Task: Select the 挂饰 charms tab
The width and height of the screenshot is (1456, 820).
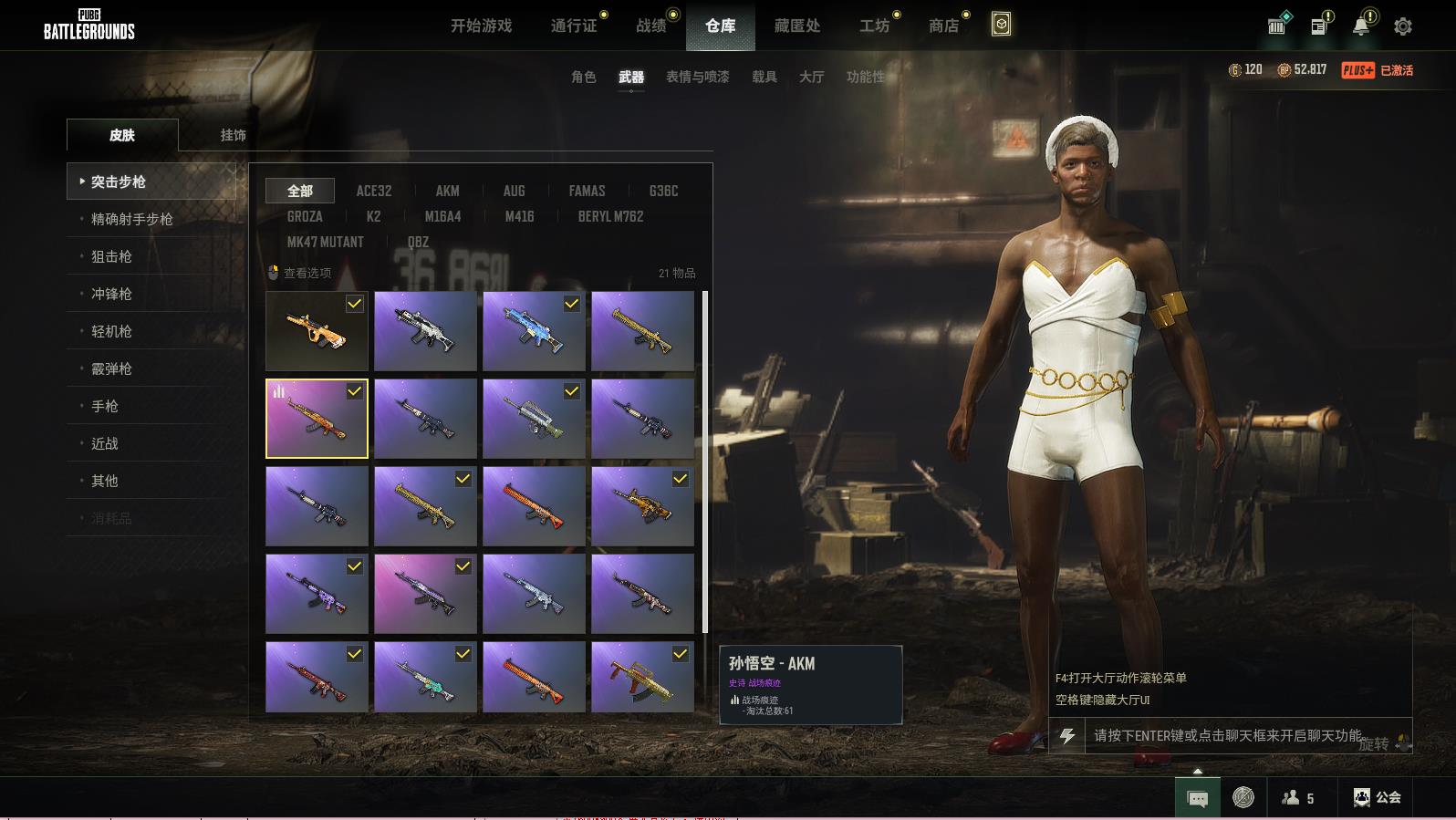Action: click(233, 135)
